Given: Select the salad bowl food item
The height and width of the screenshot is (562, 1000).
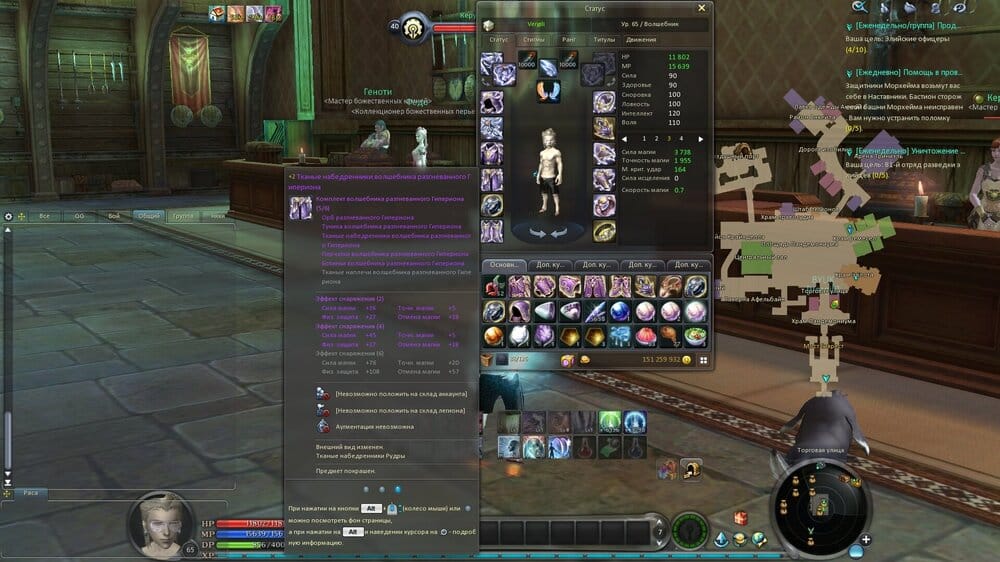Looking at the screenshot, I should [695, 336].
